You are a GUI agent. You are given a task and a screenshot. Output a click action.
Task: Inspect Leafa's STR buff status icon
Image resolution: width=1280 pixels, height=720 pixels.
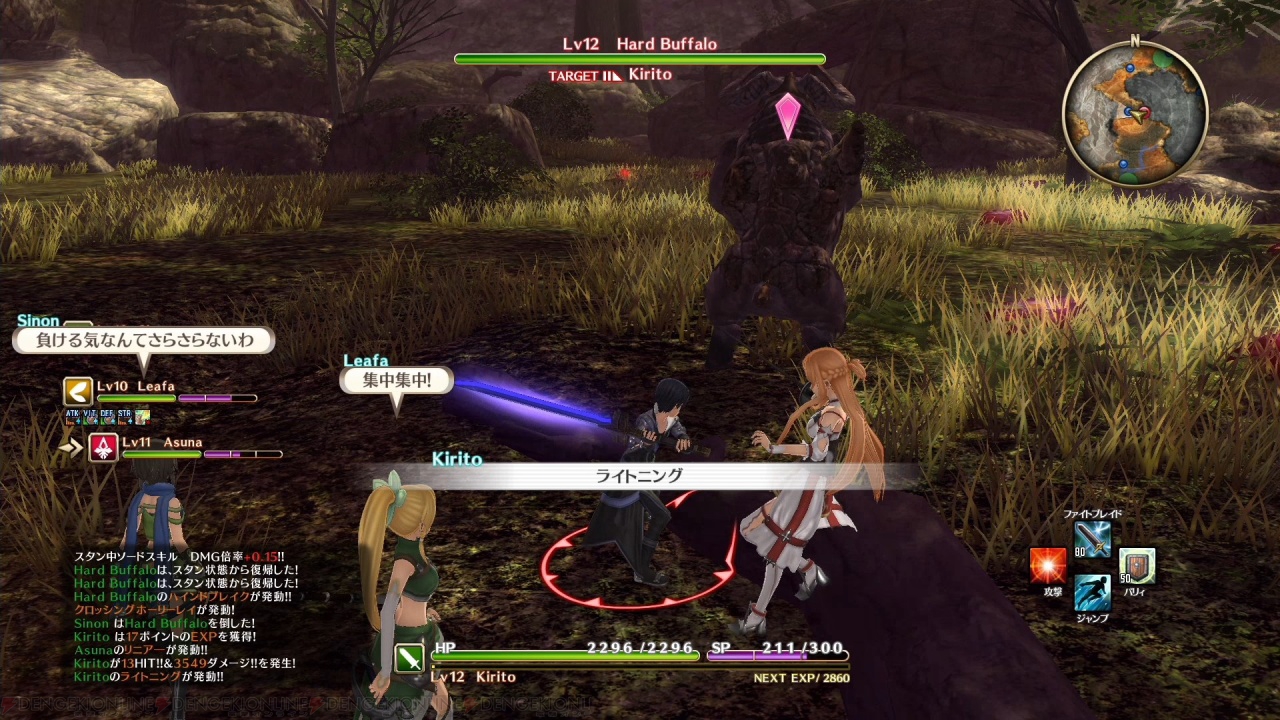[x=124, y=415]
